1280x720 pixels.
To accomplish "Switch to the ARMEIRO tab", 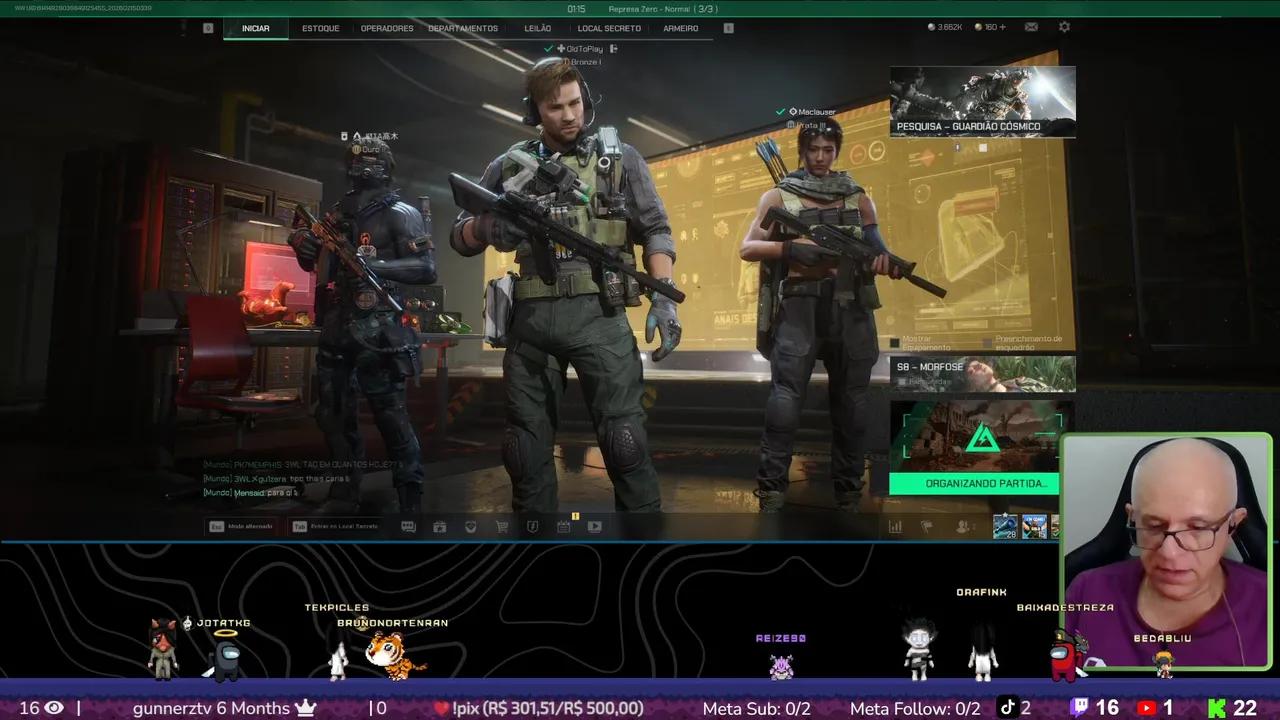I will pos(681,28).
